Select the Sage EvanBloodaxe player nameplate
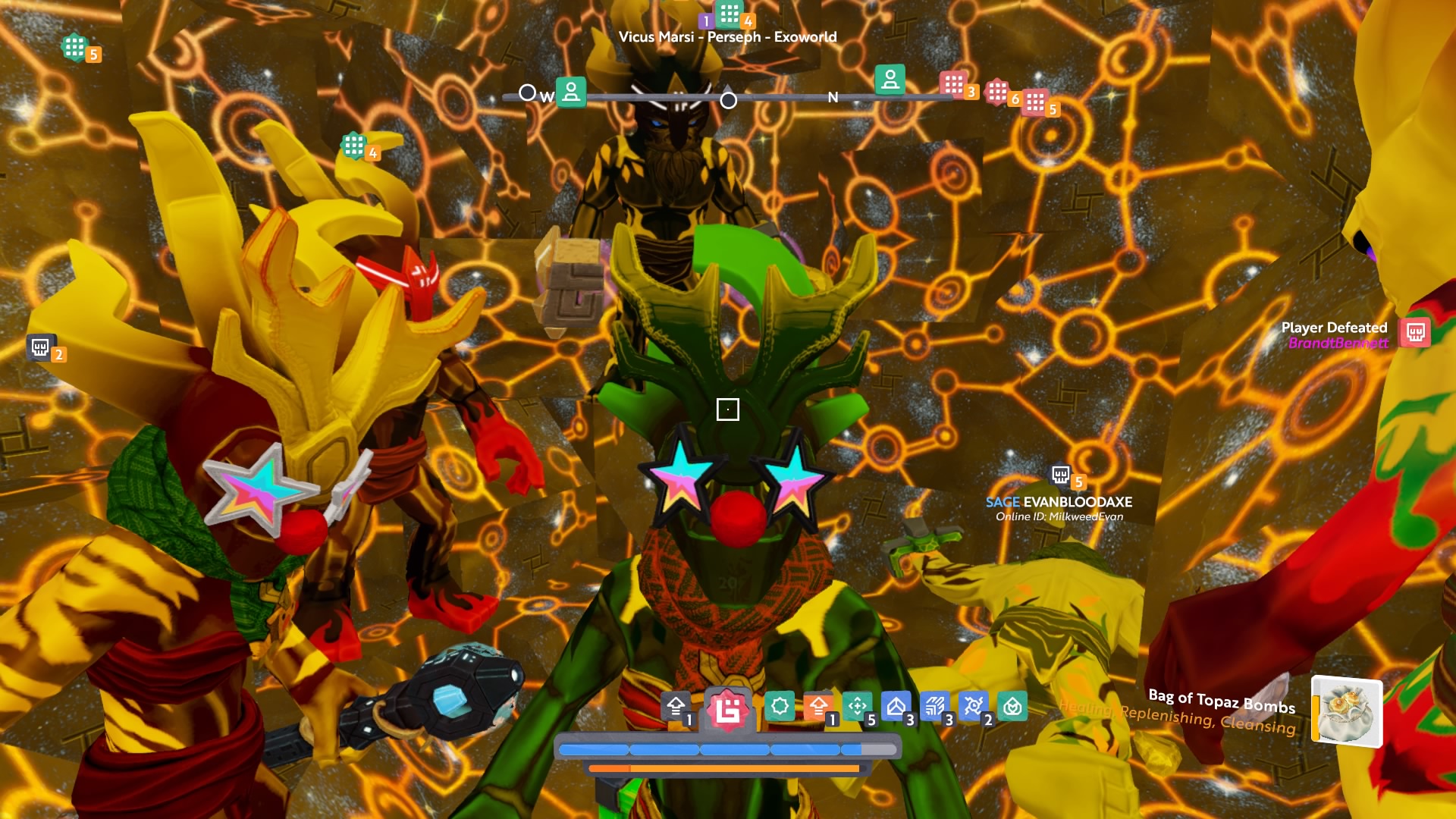 click(x=1059, y=502)
